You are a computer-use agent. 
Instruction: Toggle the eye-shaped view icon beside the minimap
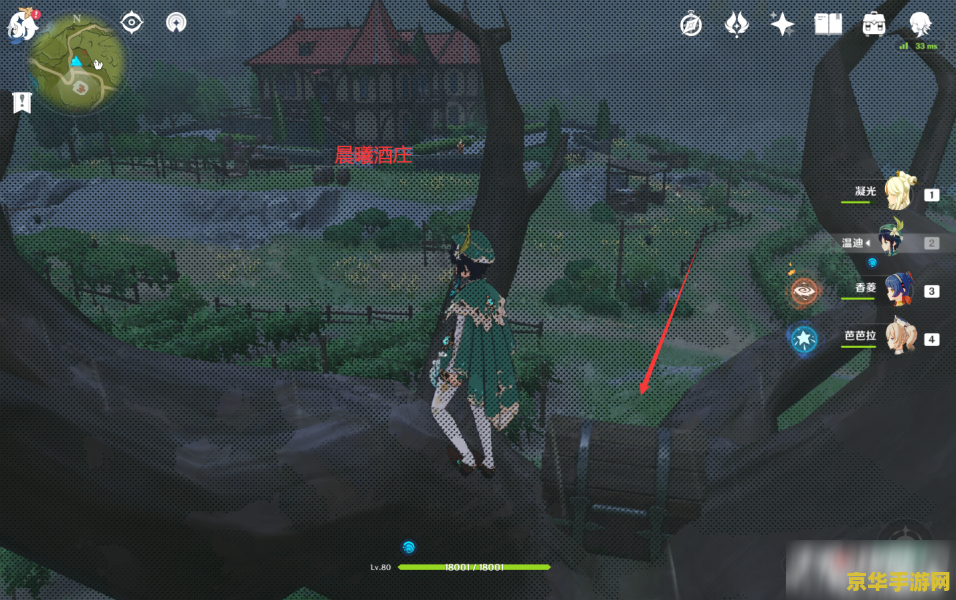(x=131, y=22)
